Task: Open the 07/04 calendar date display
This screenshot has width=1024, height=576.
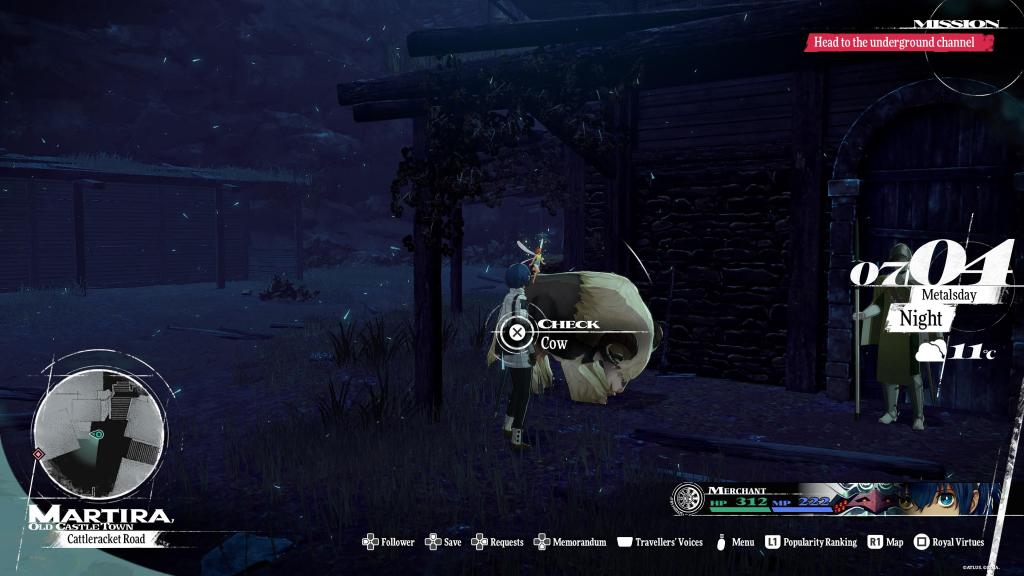Action: (x=931, y=268)
